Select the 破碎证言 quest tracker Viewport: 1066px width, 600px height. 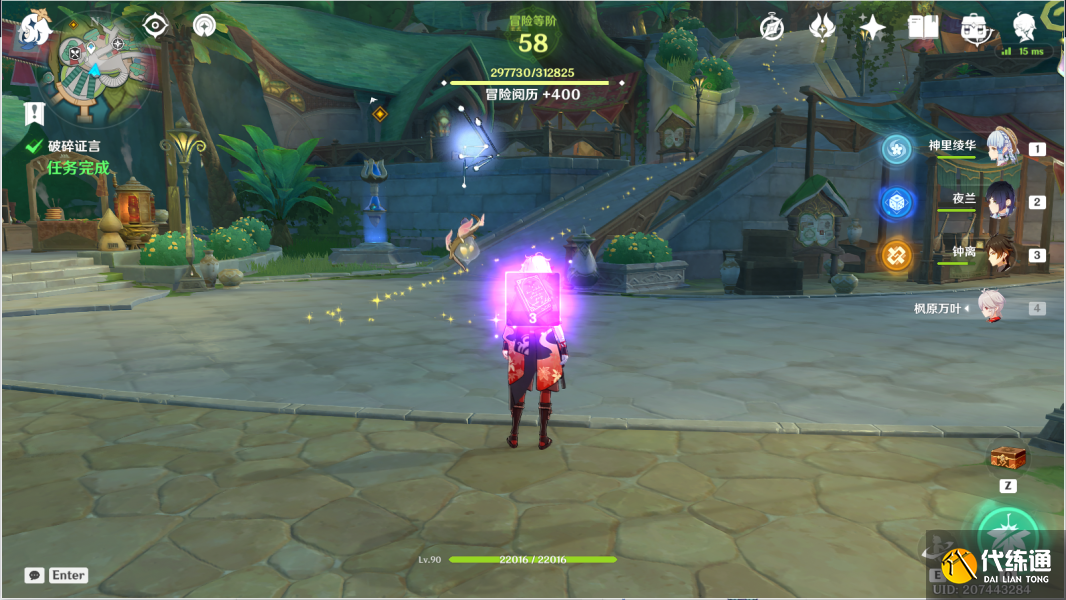coord(73,146)
